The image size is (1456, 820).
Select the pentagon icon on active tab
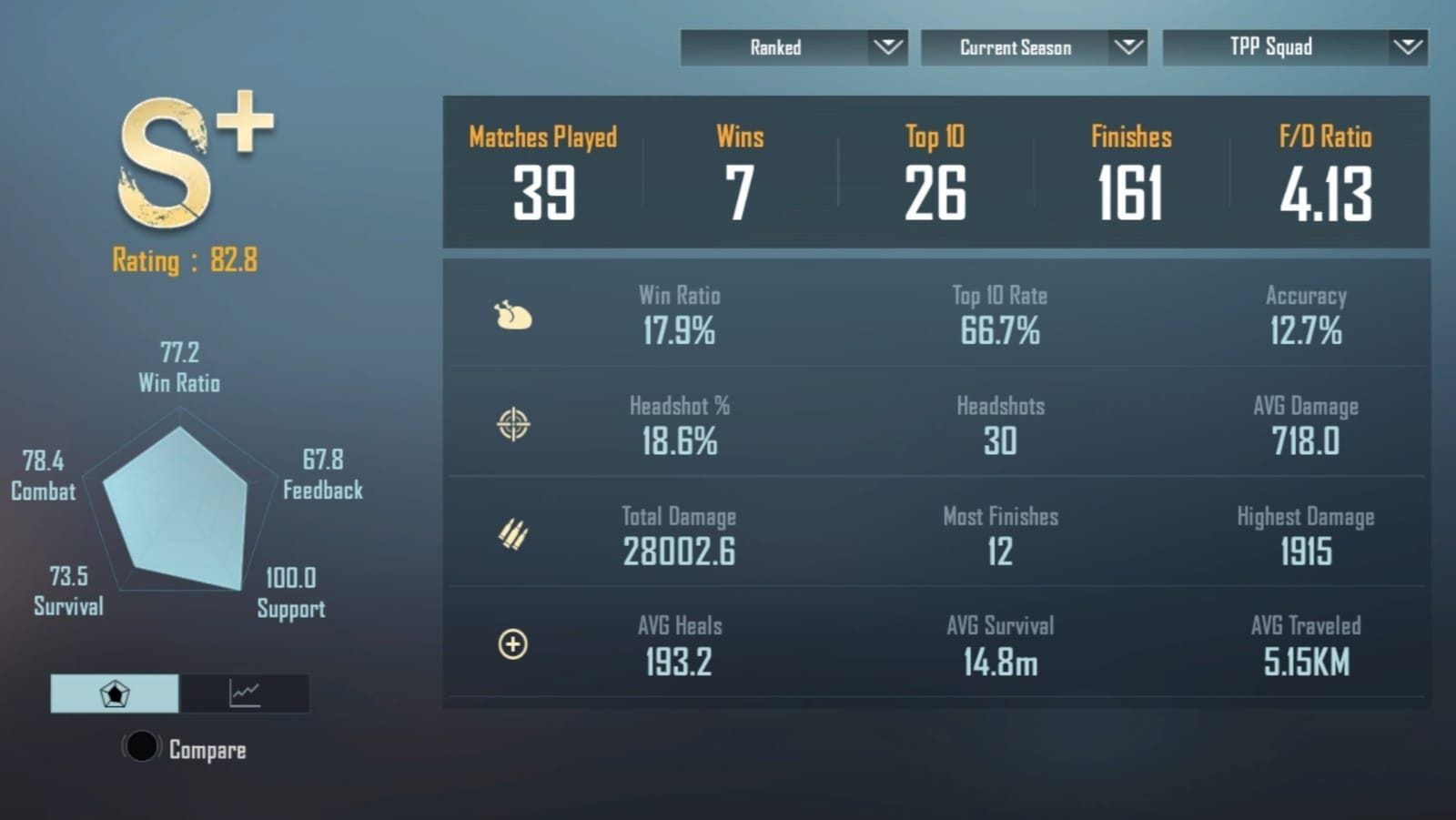pos(114,693)
